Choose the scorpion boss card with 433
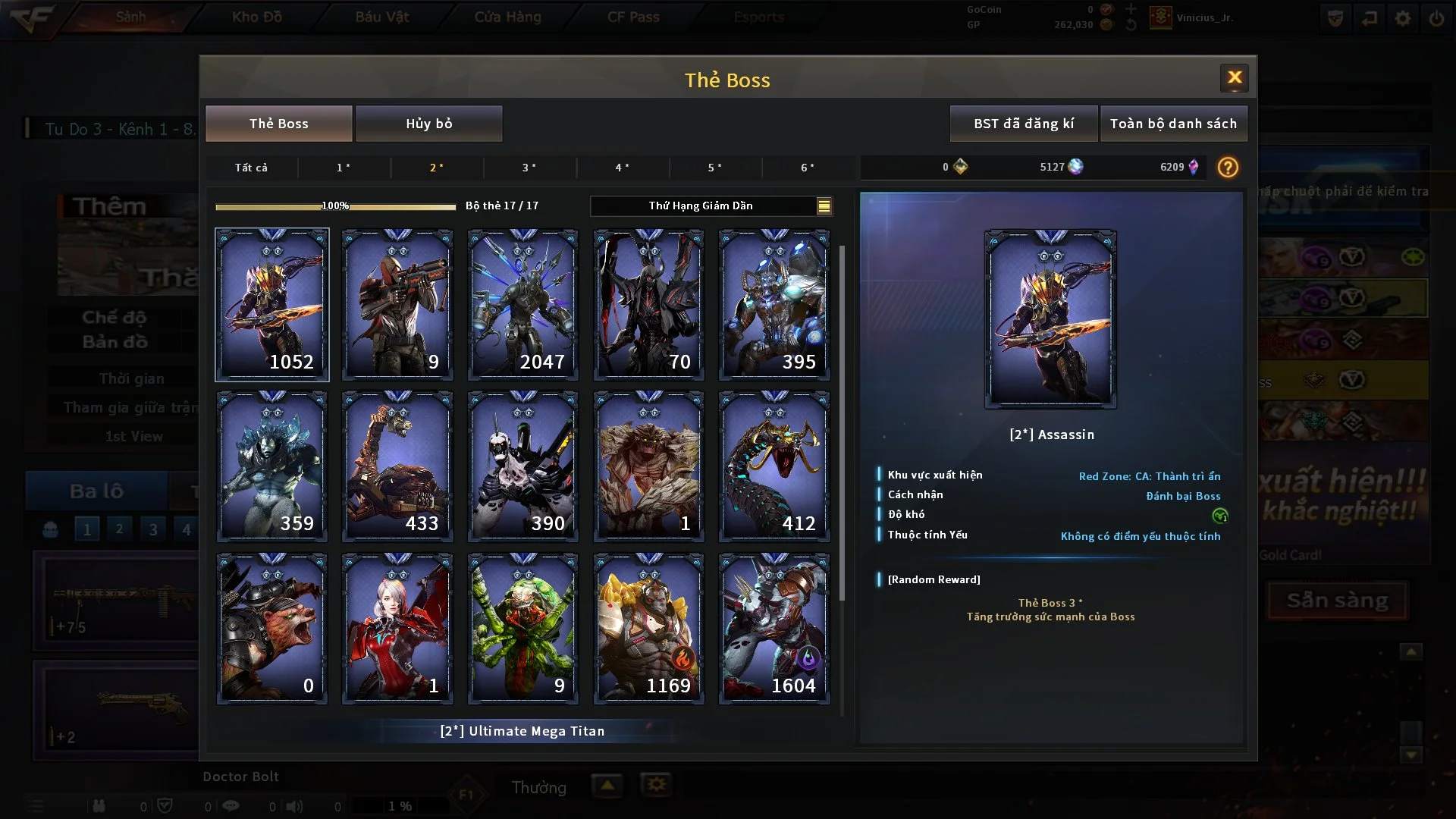This screenshot has height=819, width=1456. [397, 466]
